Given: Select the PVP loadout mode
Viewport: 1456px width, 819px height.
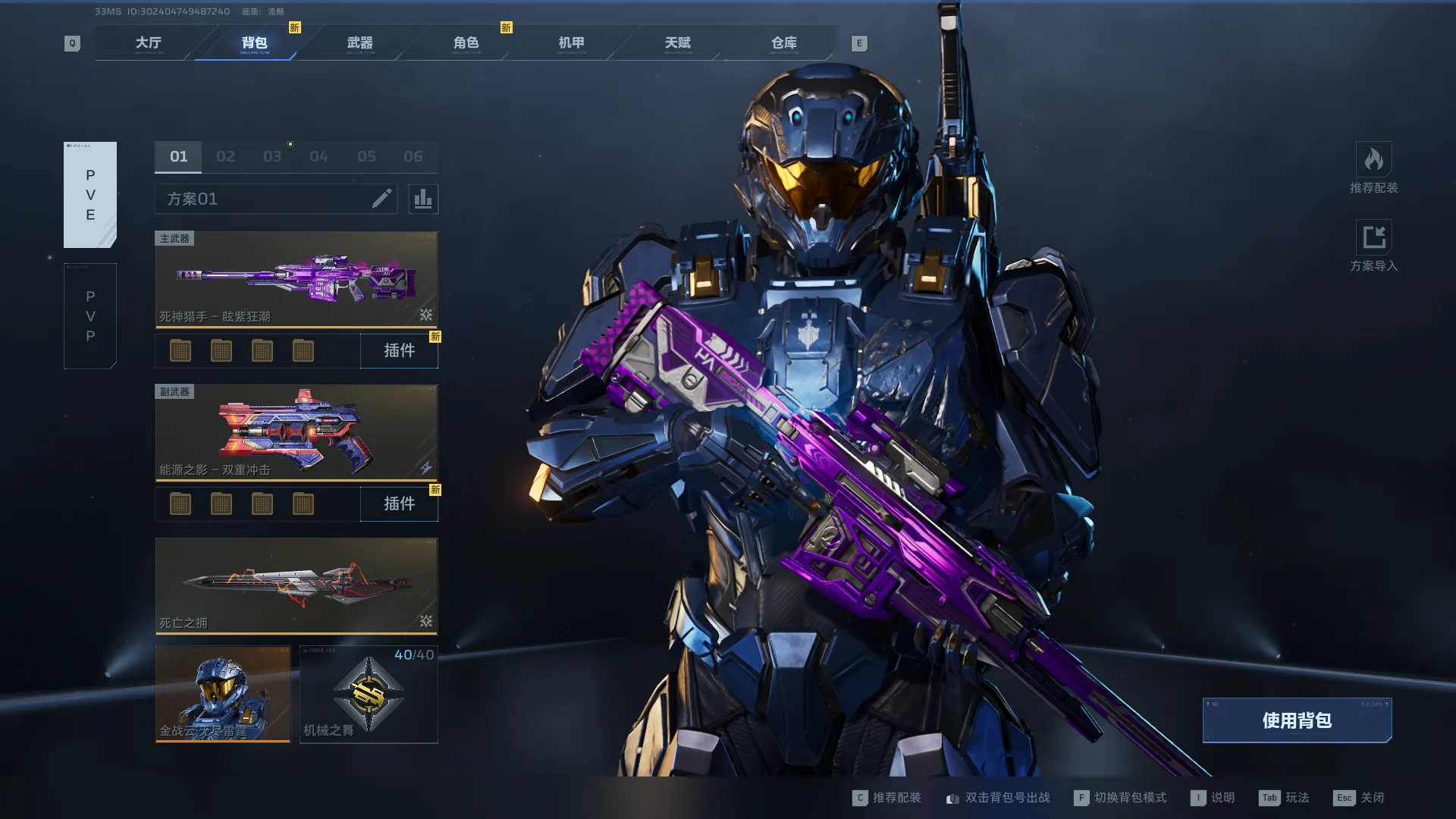Looking at the screenshot, I should (90, 316).
